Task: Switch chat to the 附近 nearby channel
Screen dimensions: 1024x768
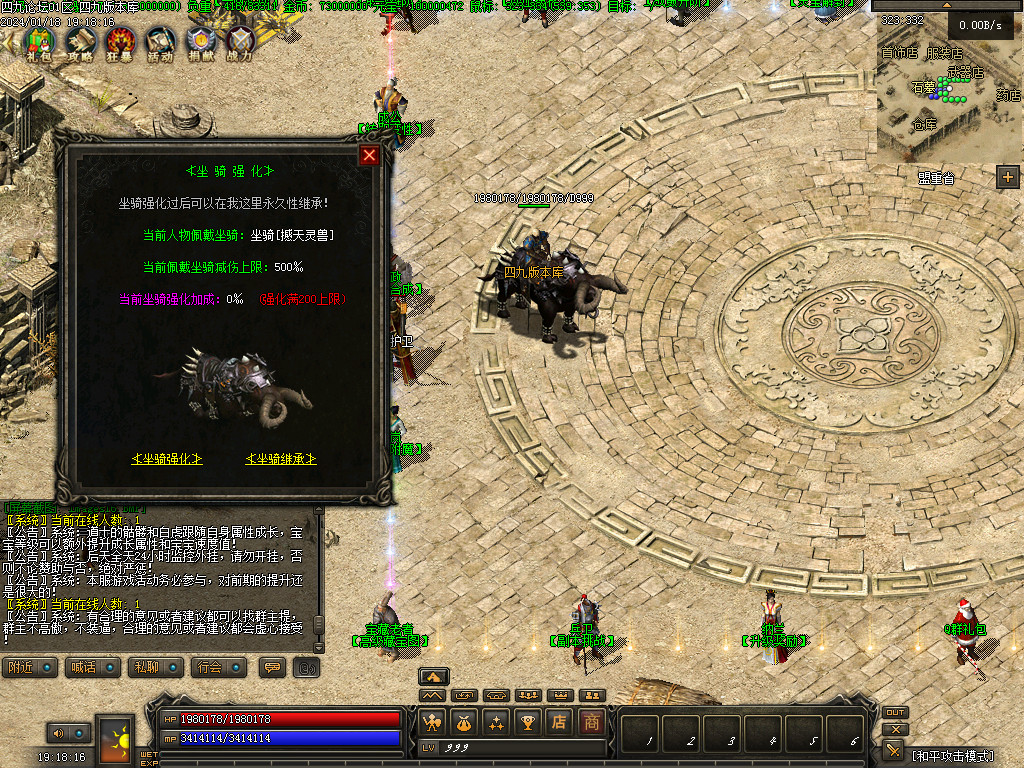Action: point(29,667)
